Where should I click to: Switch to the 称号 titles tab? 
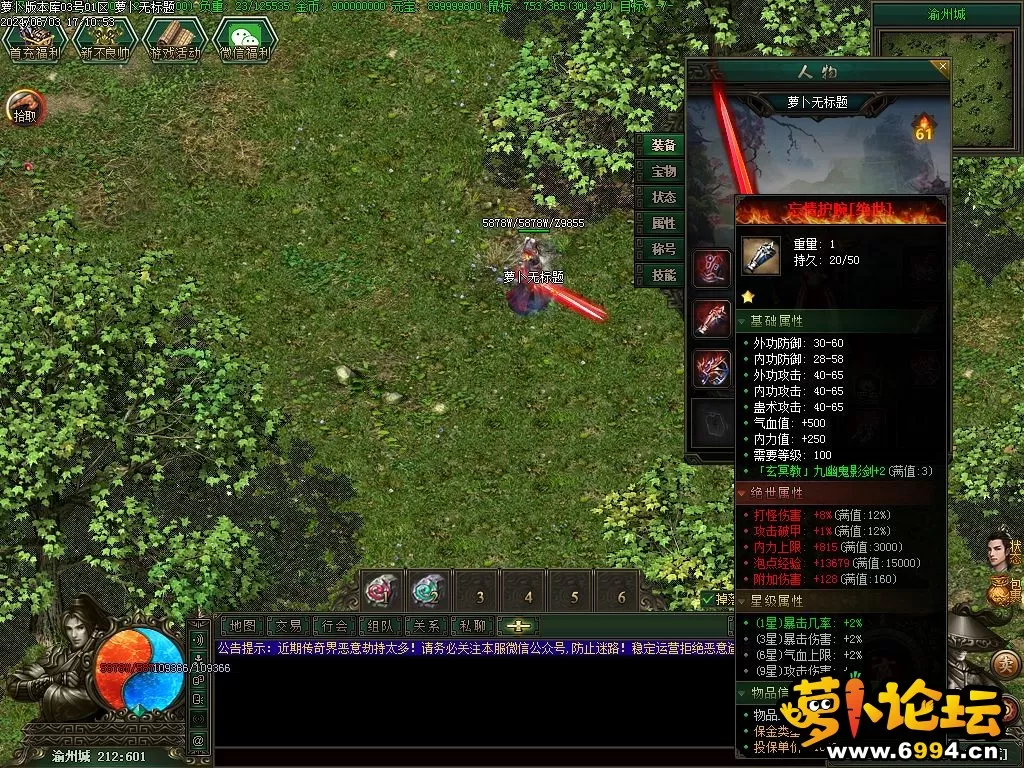coord(663,250)
